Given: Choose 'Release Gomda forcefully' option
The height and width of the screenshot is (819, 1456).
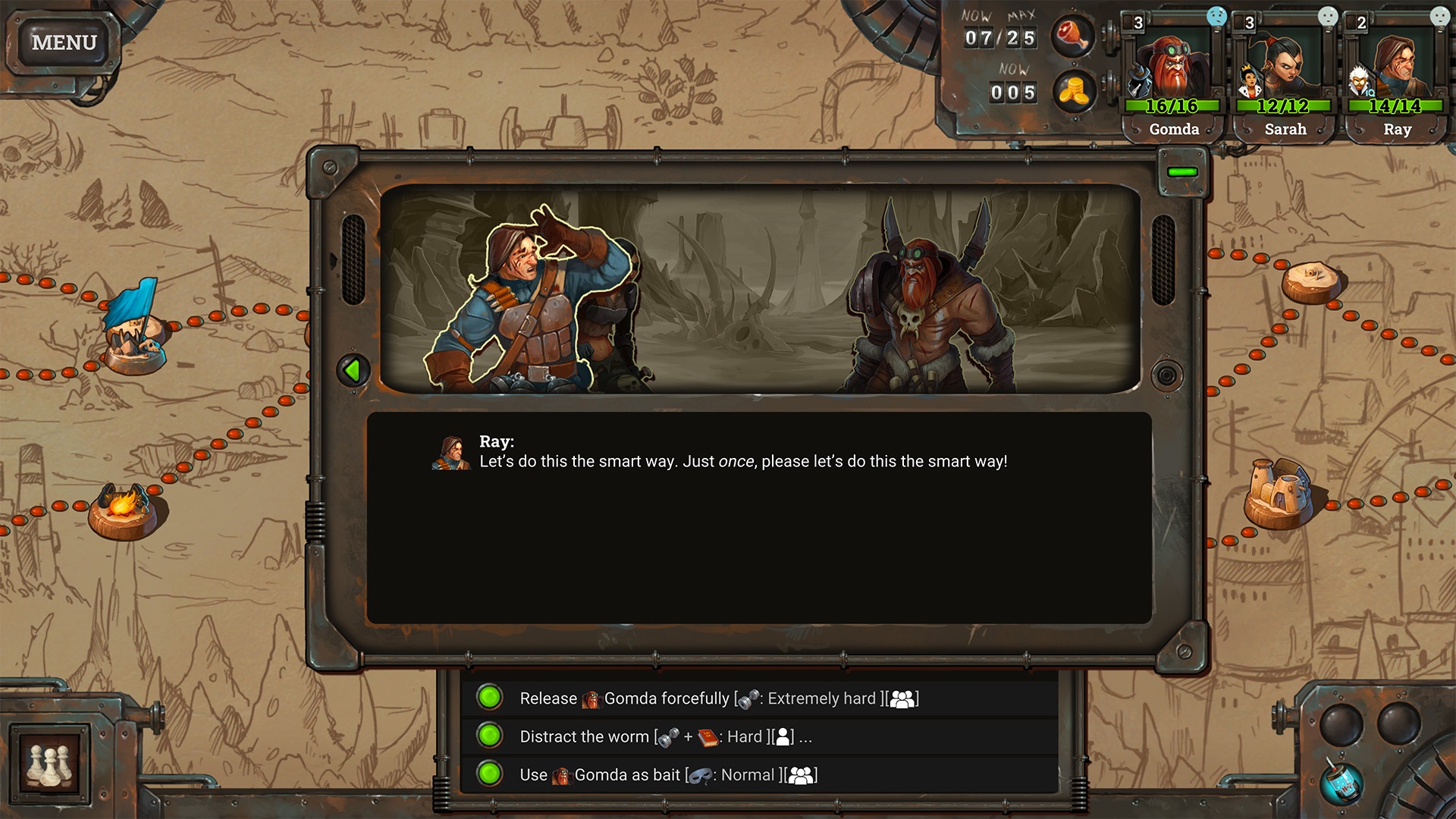Looking at the screenshot, I should (717, 698).
